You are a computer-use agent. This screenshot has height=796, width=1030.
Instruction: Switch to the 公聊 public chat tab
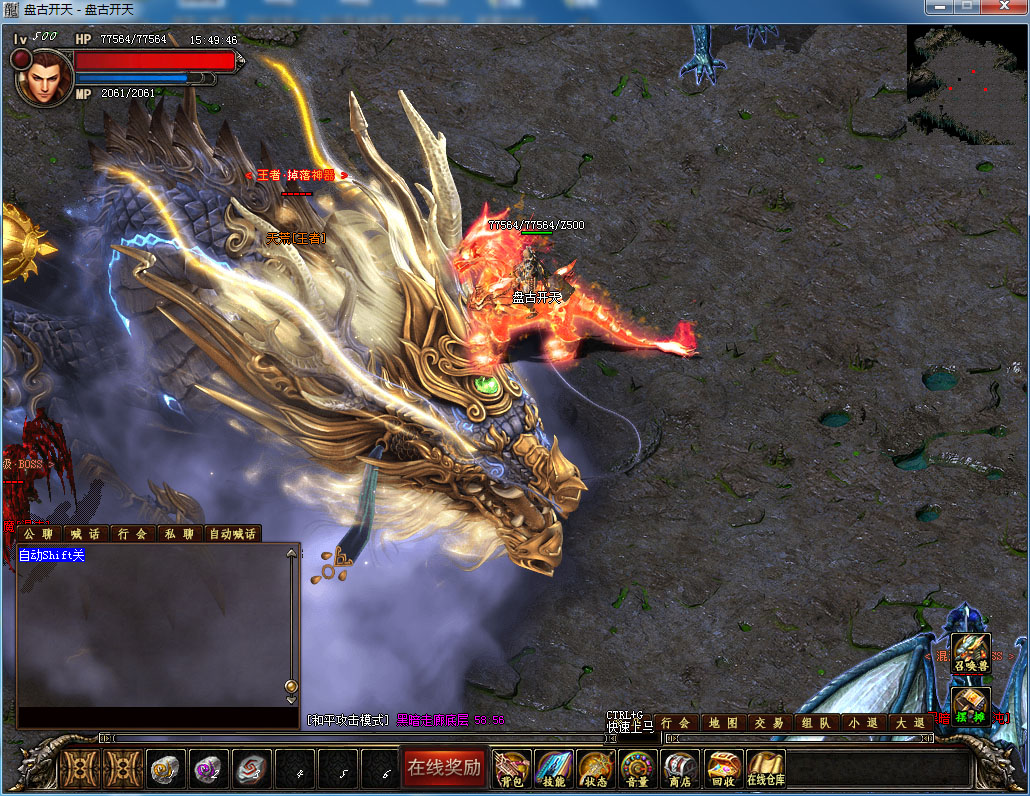click(x=39, y=534)
